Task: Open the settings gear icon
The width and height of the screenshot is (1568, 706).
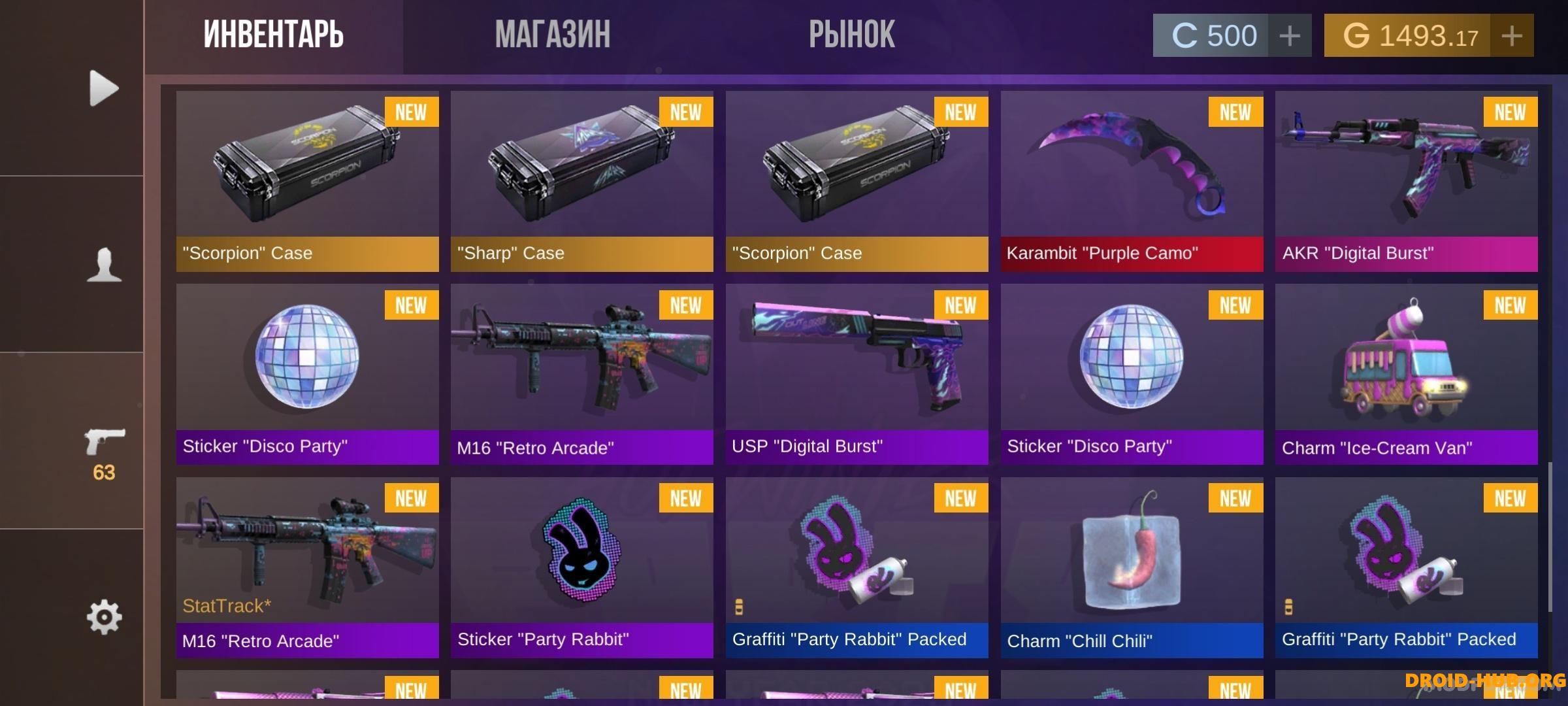Action: click(x=104, y=617)
